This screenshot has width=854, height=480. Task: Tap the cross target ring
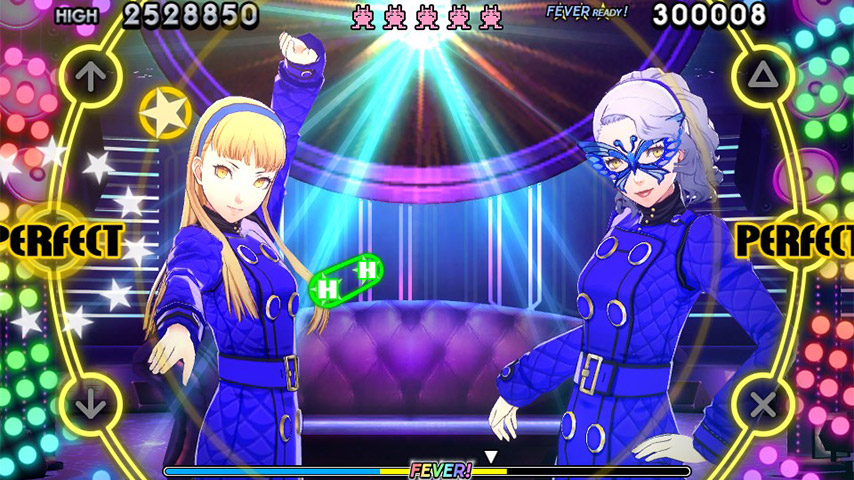(763, 406)
